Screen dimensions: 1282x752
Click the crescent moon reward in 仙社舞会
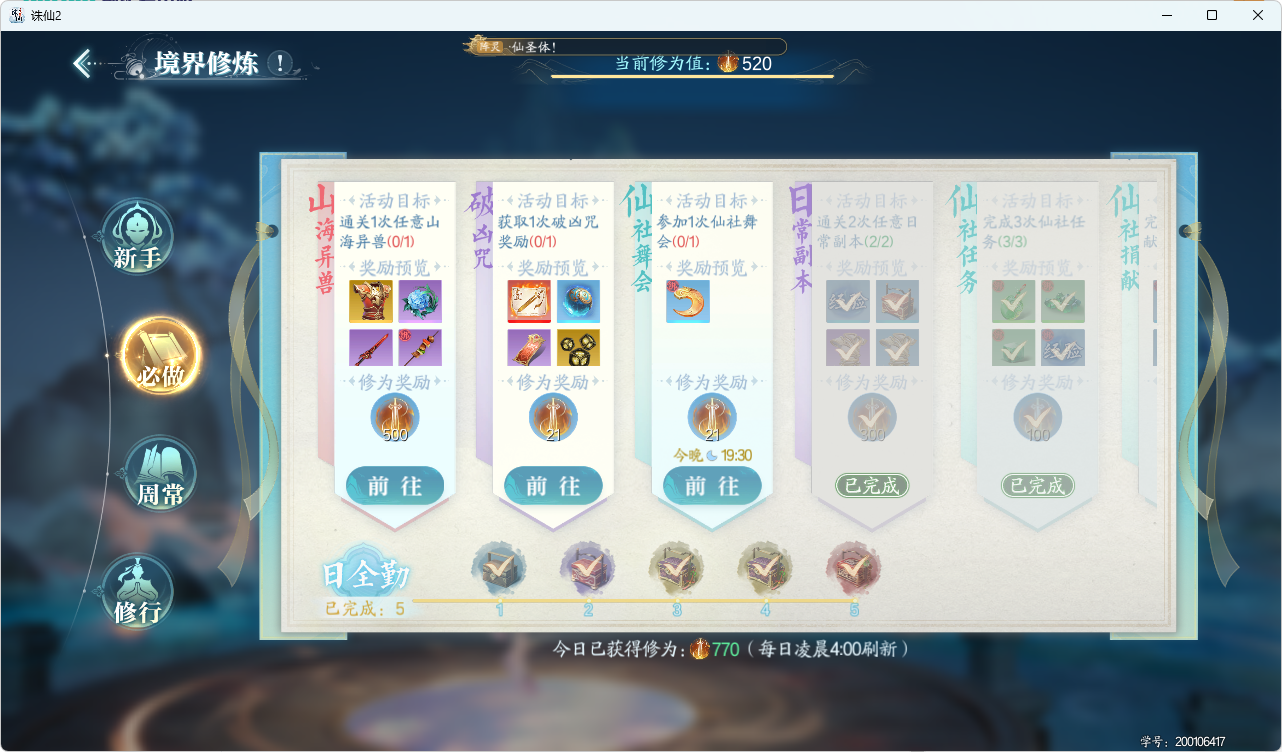coord(687,301)
